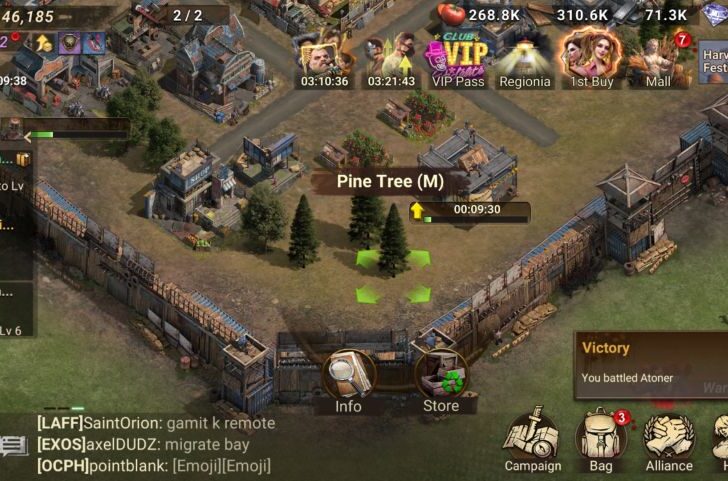The image size is (728, 481).
Task: Select the gold arrow buff icon
Action: tap(44, 42)
